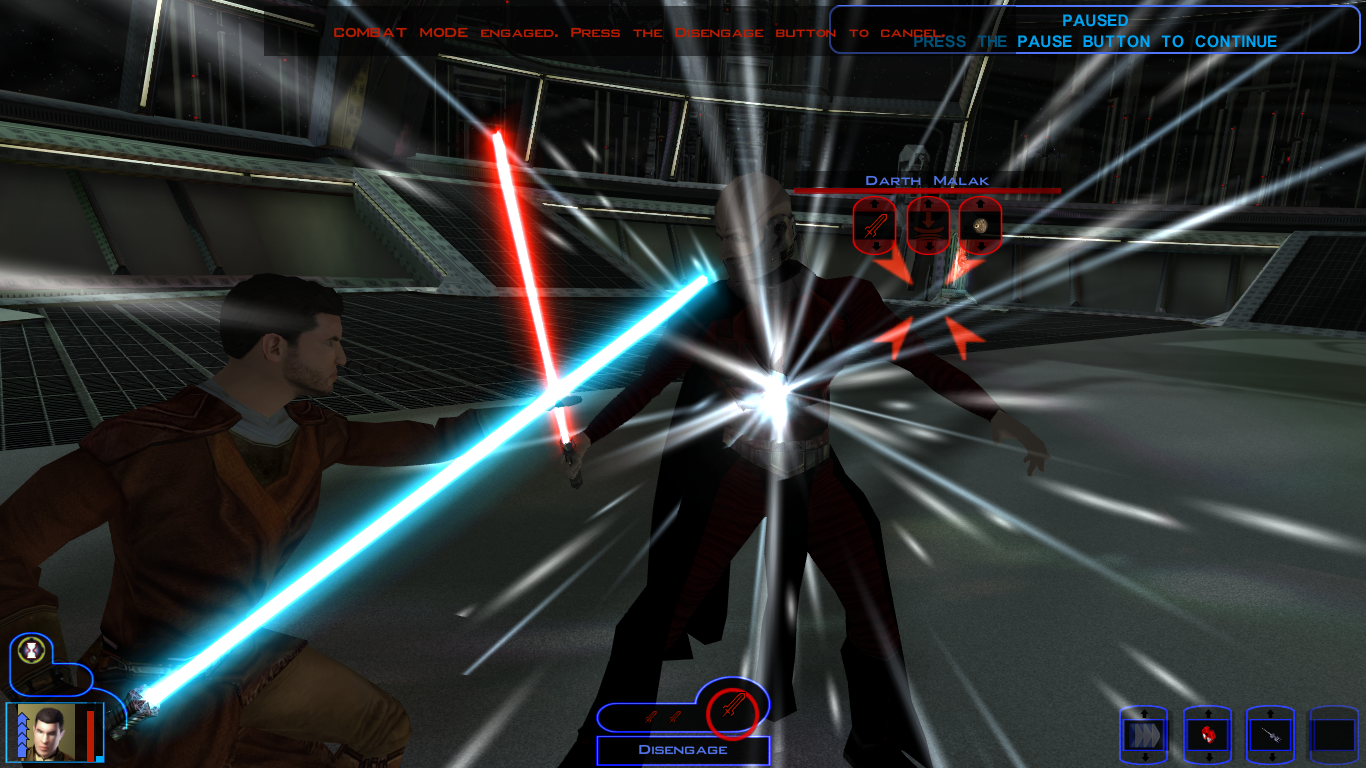Cycle the syringe slot to the previous item

point(1270,714)
